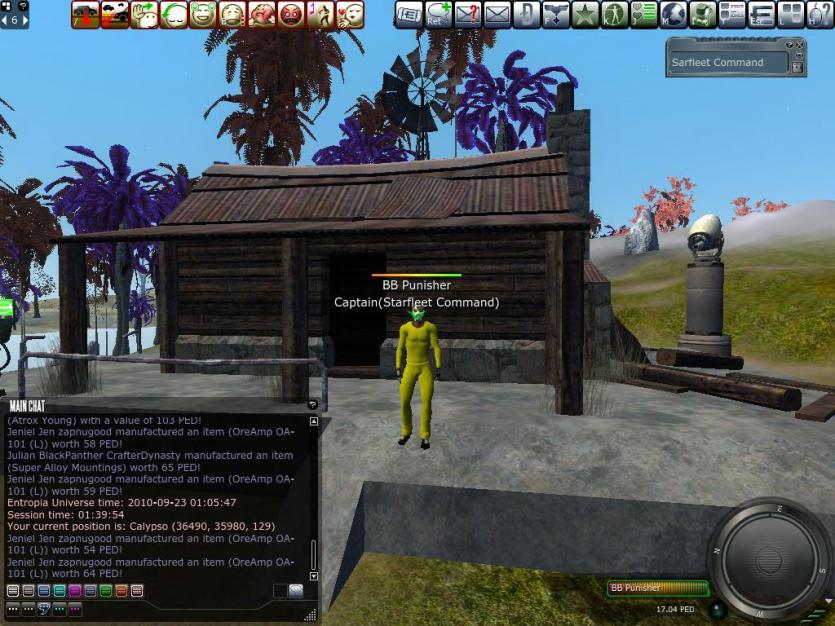Open the Main Chat help button

click(x=312, y=405)
